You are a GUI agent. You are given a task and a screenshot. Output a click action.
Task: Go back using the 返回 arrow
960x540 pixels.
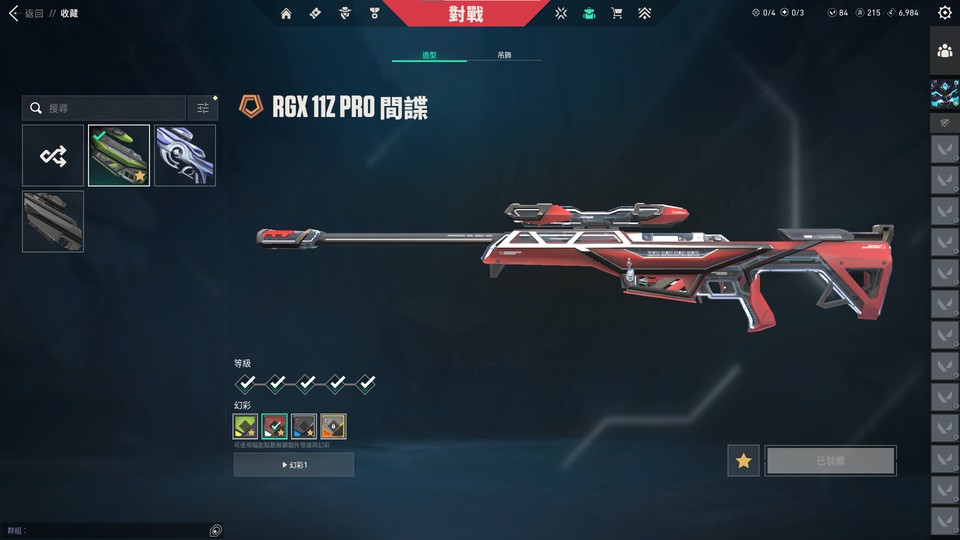[x=14, y=13]
